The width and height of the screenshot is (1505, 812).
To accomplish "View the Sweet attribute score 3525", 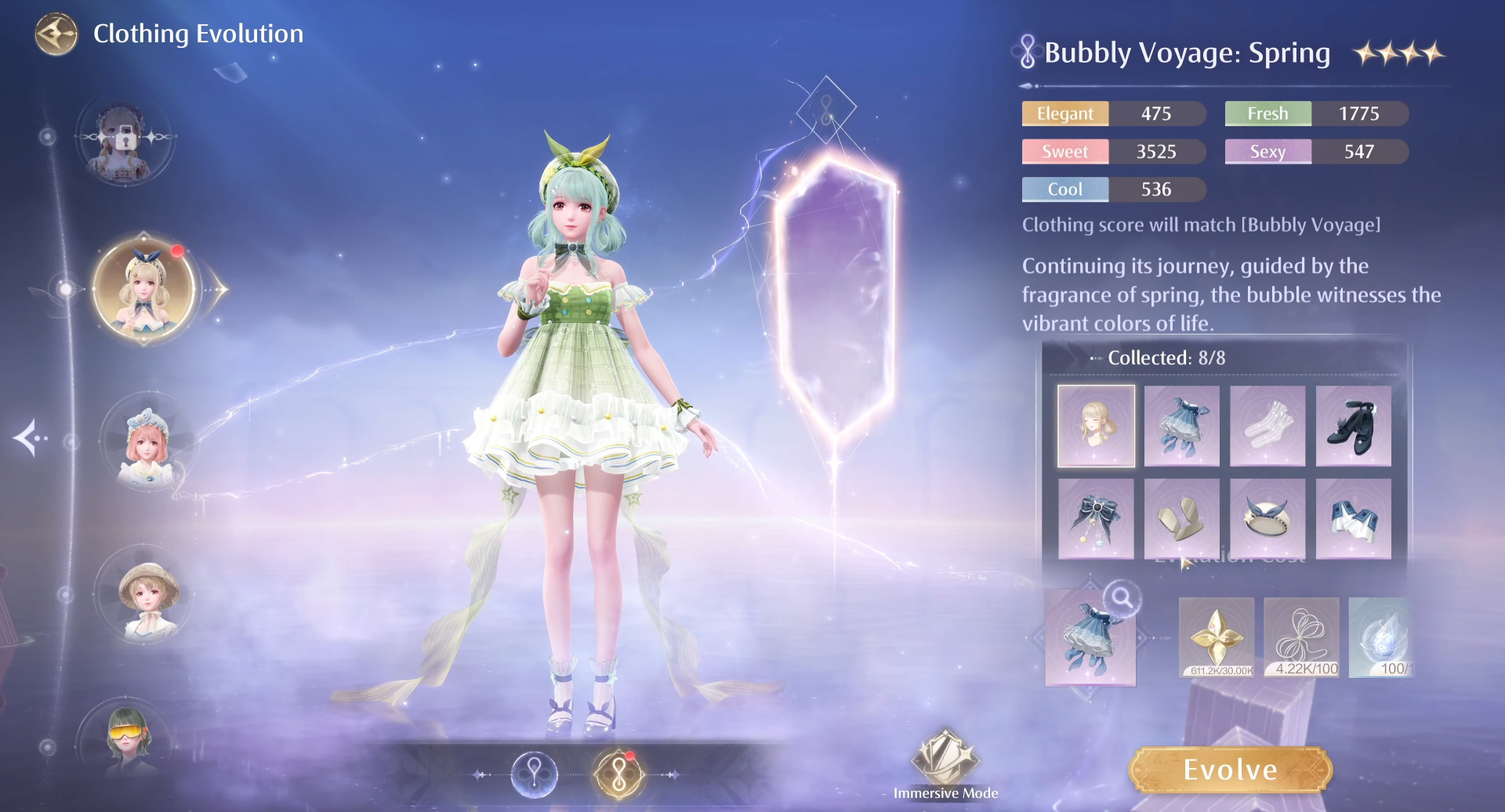I will (x=1113, y=151).
